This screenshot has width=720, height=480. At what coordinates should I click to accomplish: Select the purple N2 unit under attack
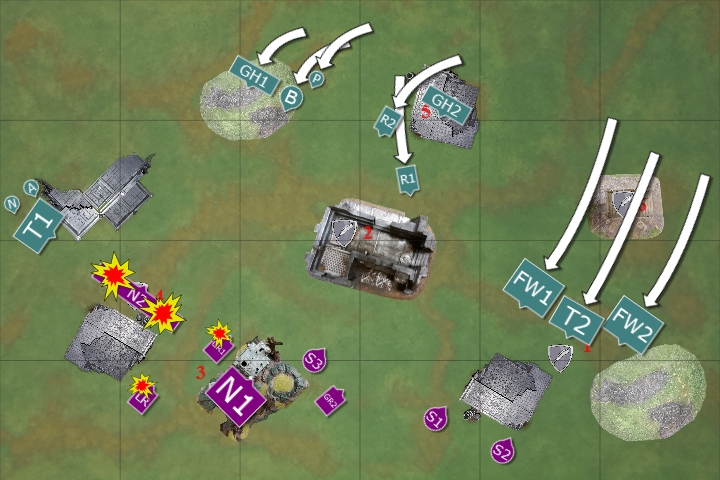point(140,296)
